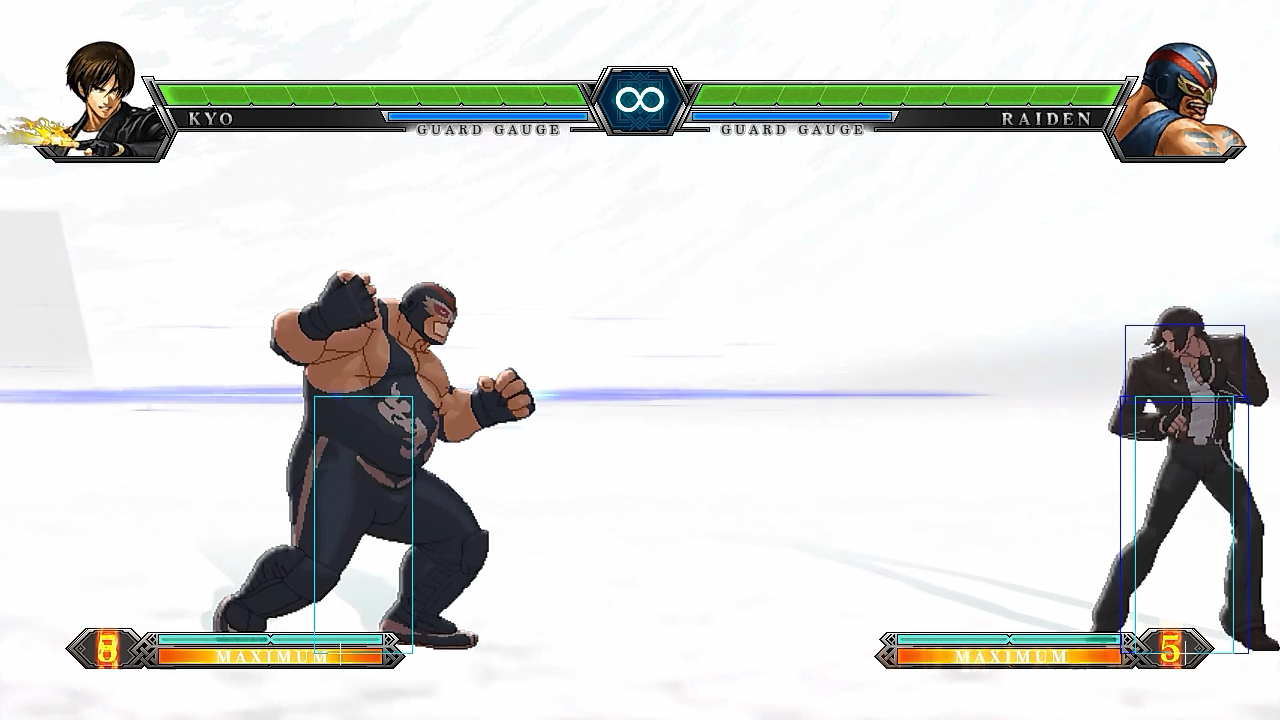Image resolution: width=1280 pixels, height=720 pixels.
Task: Select the RAIDEN name label
Action: tap(1046, 118)
